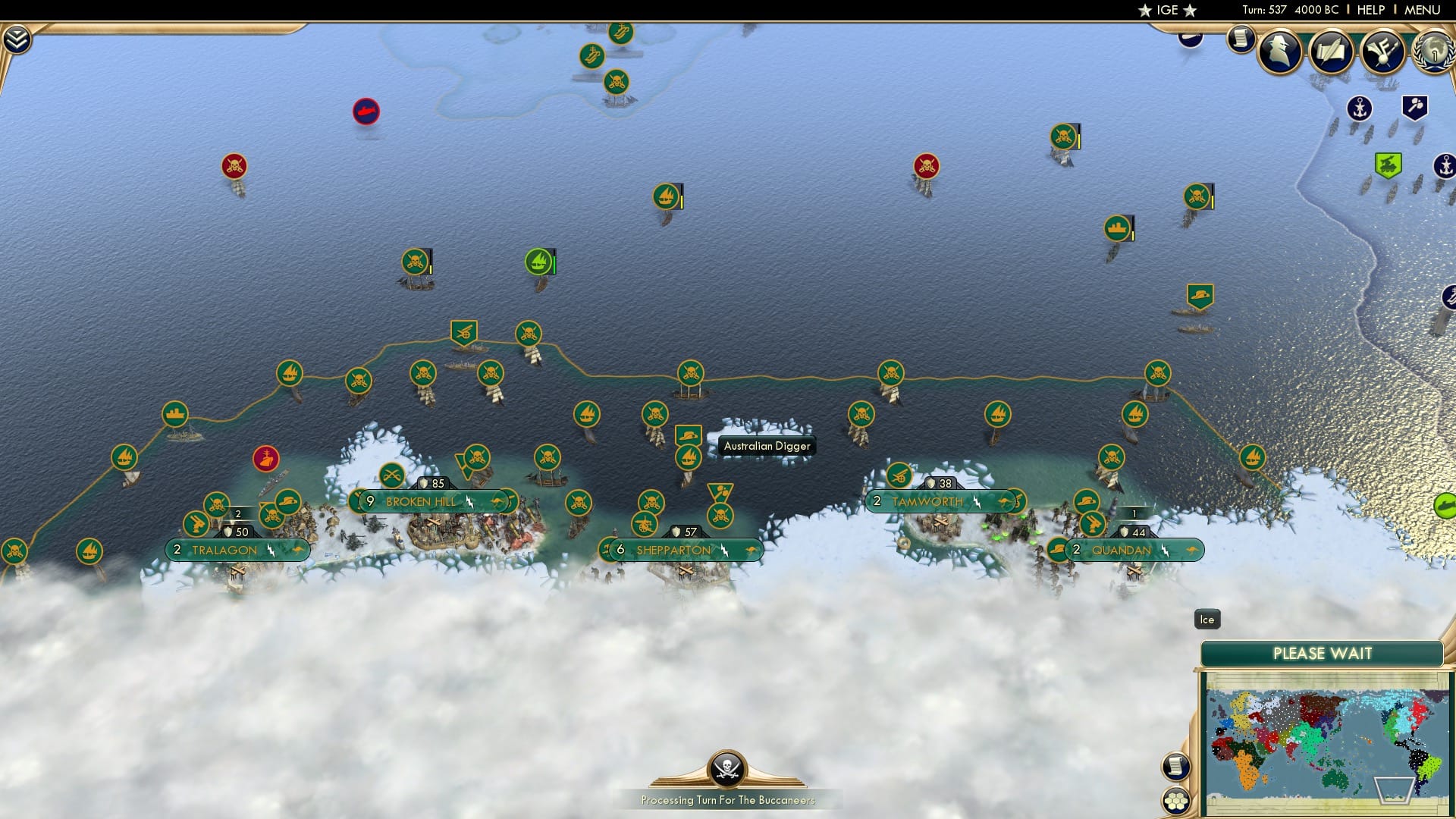The image size is (1456, 819).
Task: Select the red barbarian pirate icon upper left
Action: (232, 165)
